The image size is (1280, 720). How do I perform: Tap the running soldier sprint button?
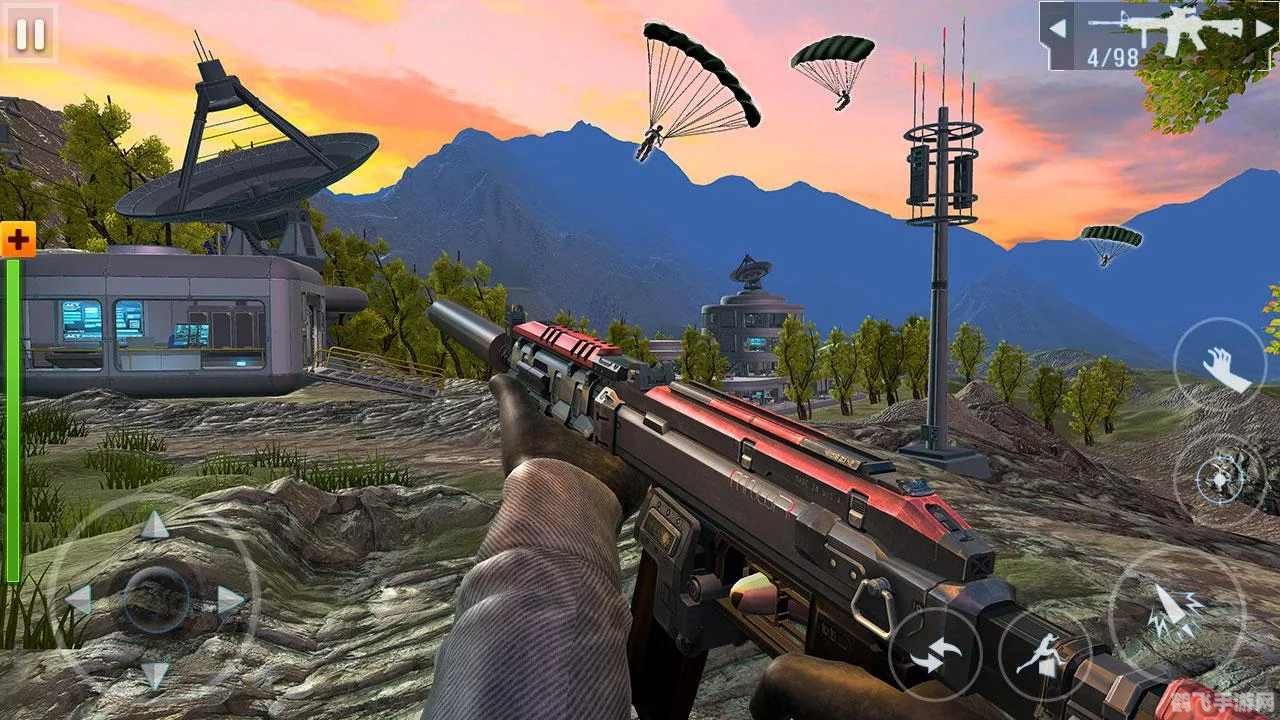tap(1043, 654)
